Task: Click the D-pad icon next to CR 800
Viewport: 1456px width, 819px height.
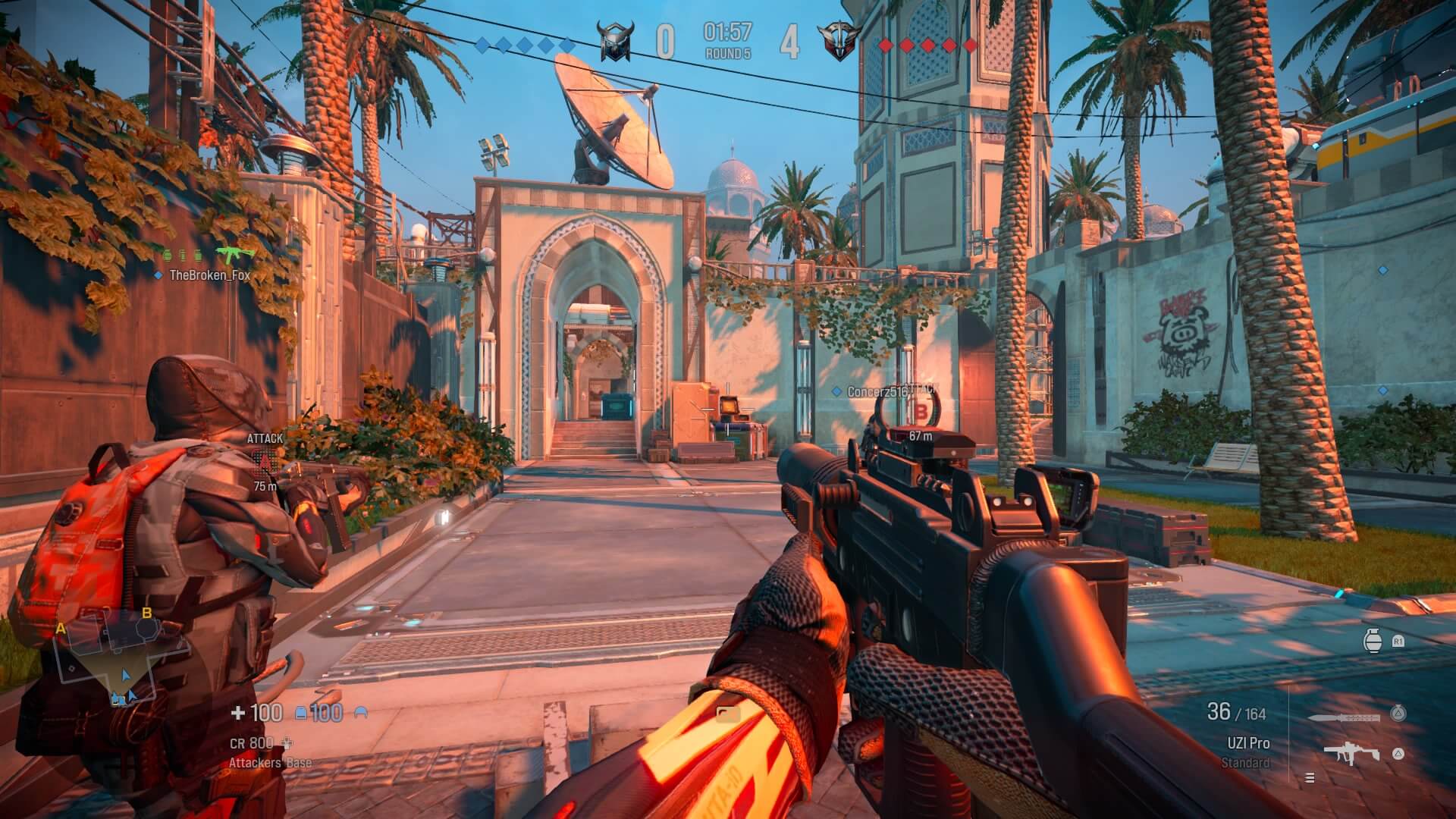Action: [287, 744]
